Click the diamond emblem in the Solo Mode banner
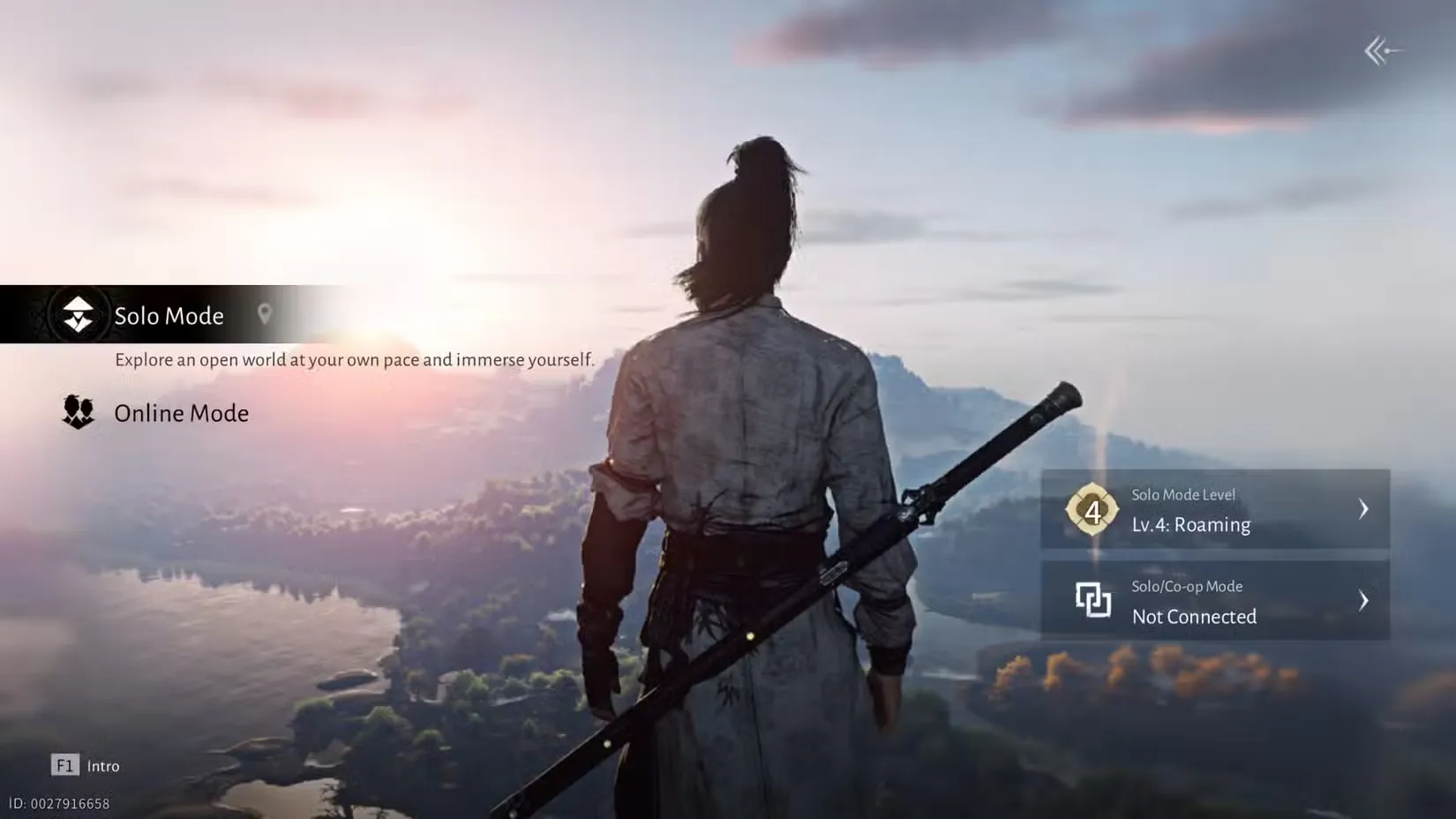Screen dimensions: 1456x819 77,315
